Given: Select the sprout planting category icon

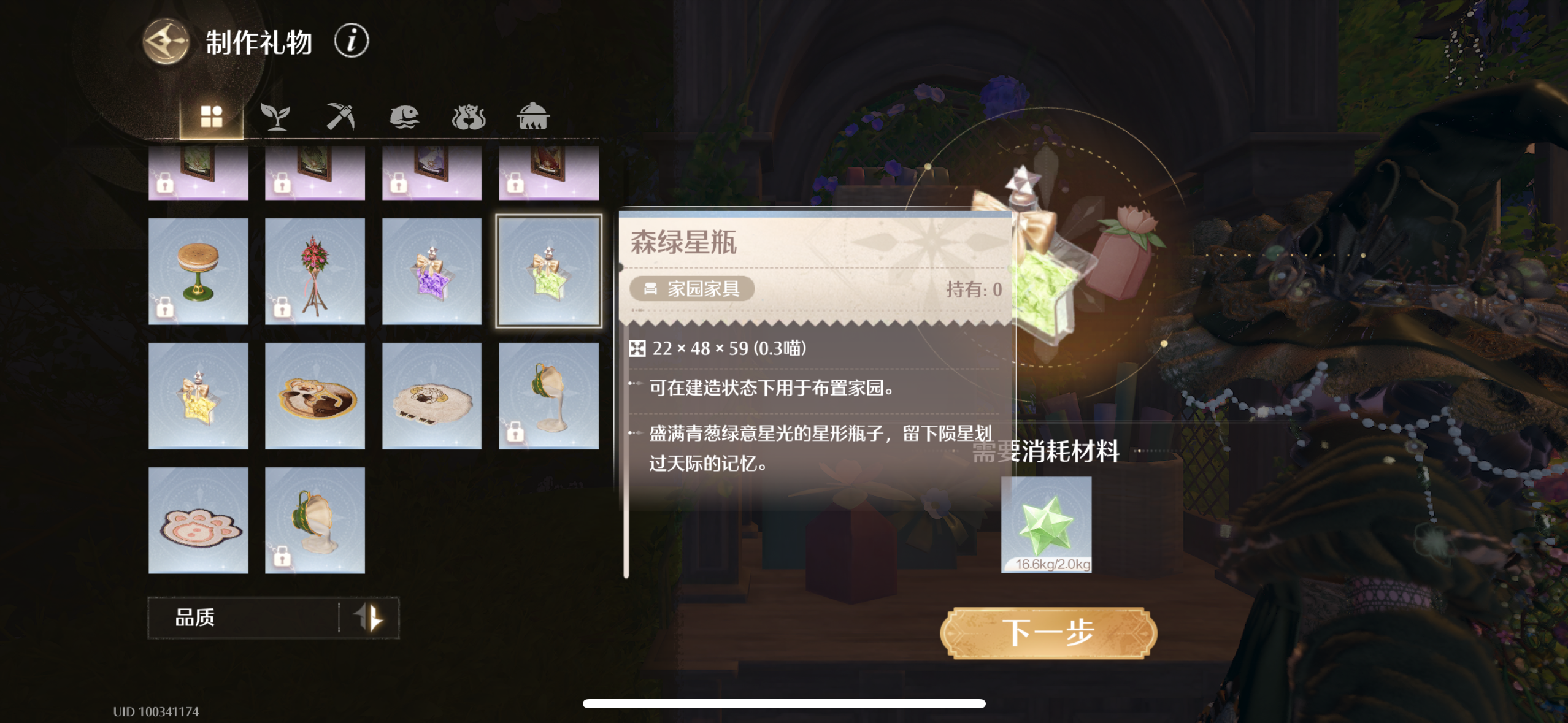Looking at the screenshot, I should [x=277, y=117].
